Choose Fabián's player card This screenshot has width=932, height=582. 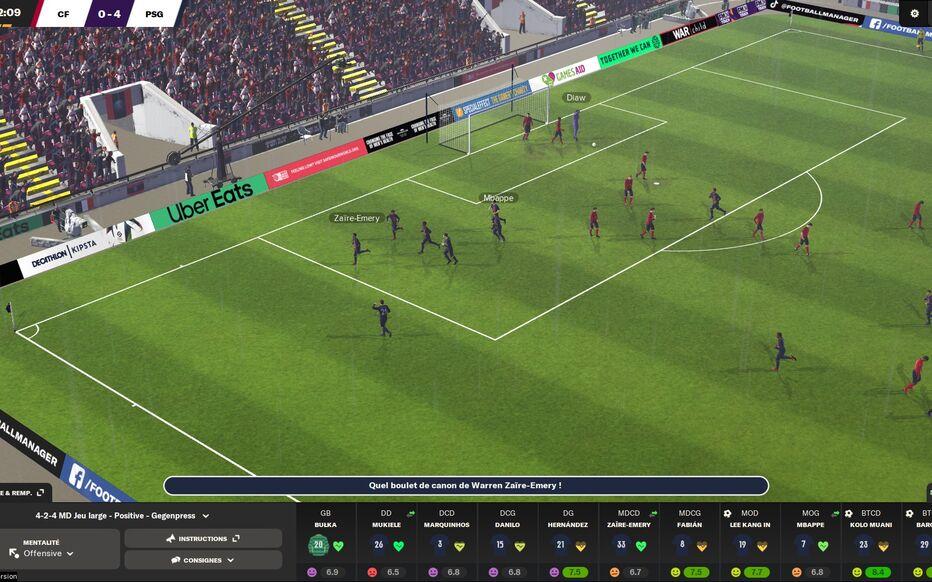pos(689,541)
